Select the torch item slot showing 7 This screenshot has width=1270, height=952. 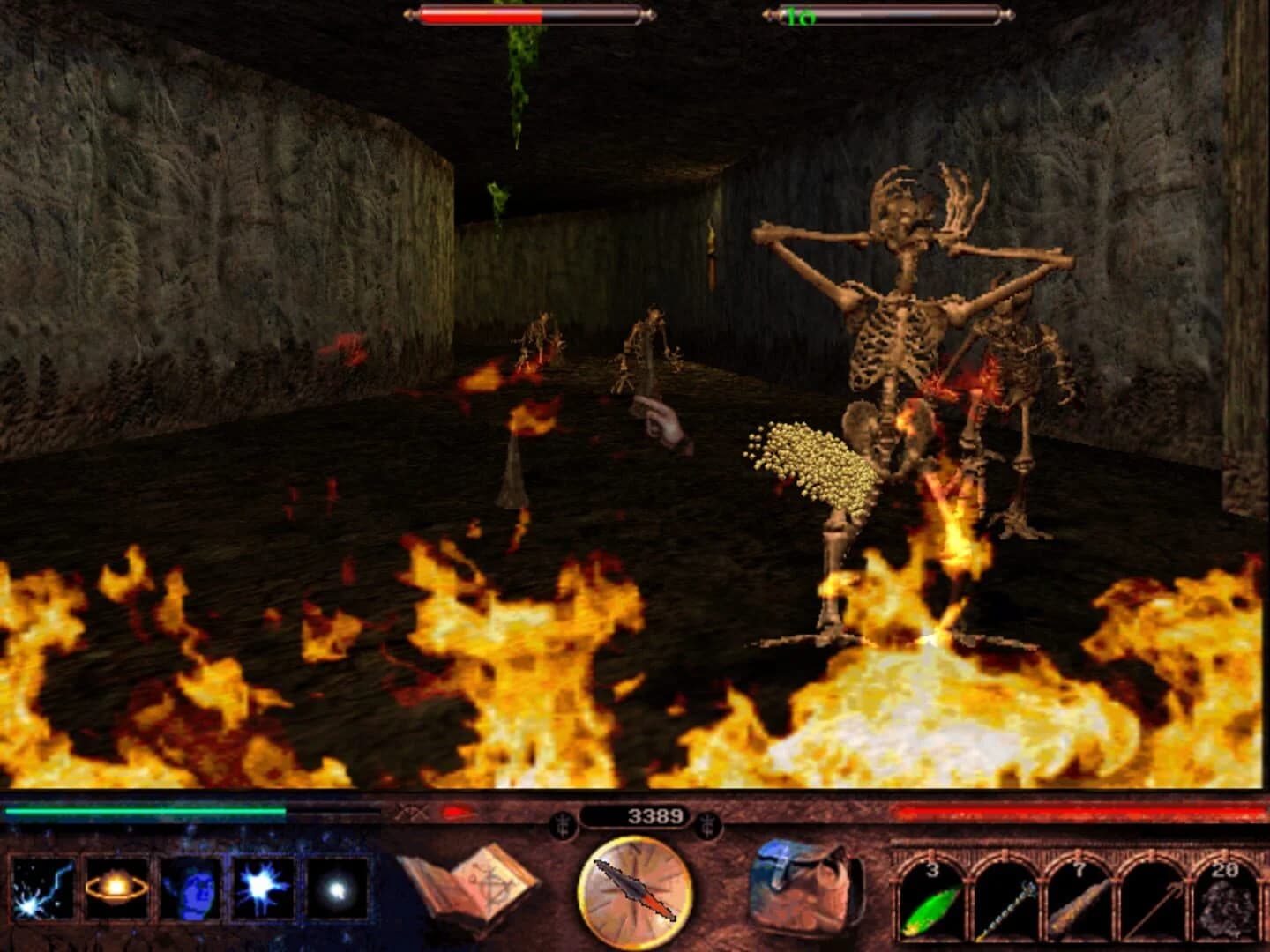(x=1078, y=904)
